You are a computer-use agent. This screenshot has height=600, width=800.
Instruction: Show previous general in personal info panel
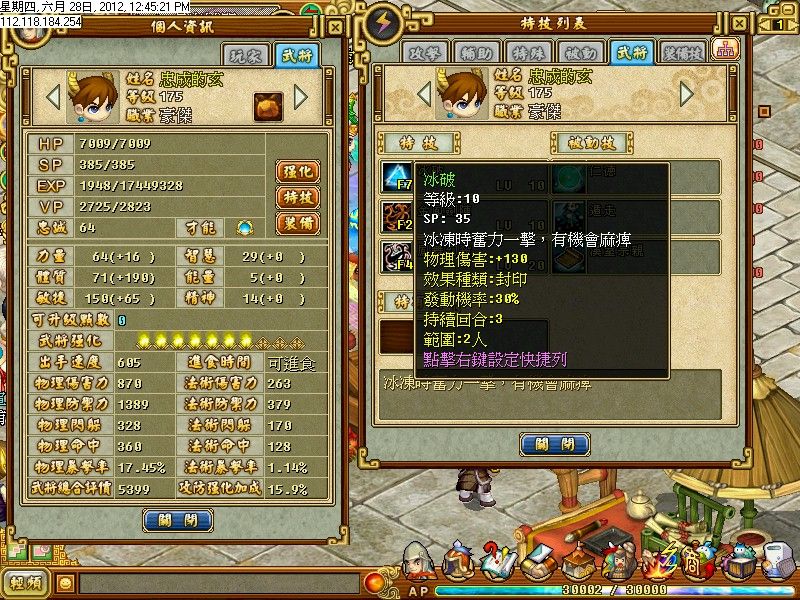54,98
